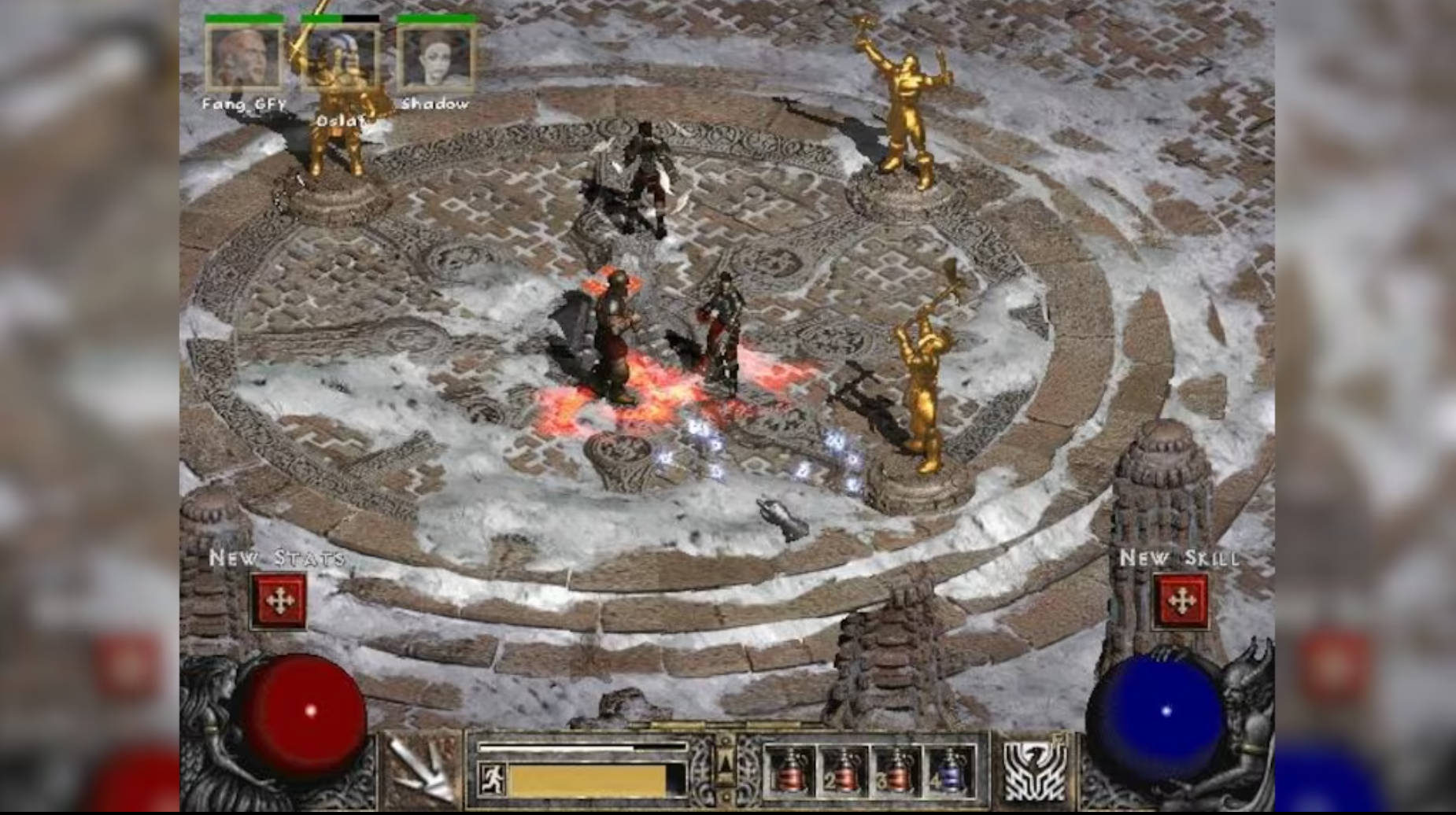Select Shadow's party portrait

point(437,59)
